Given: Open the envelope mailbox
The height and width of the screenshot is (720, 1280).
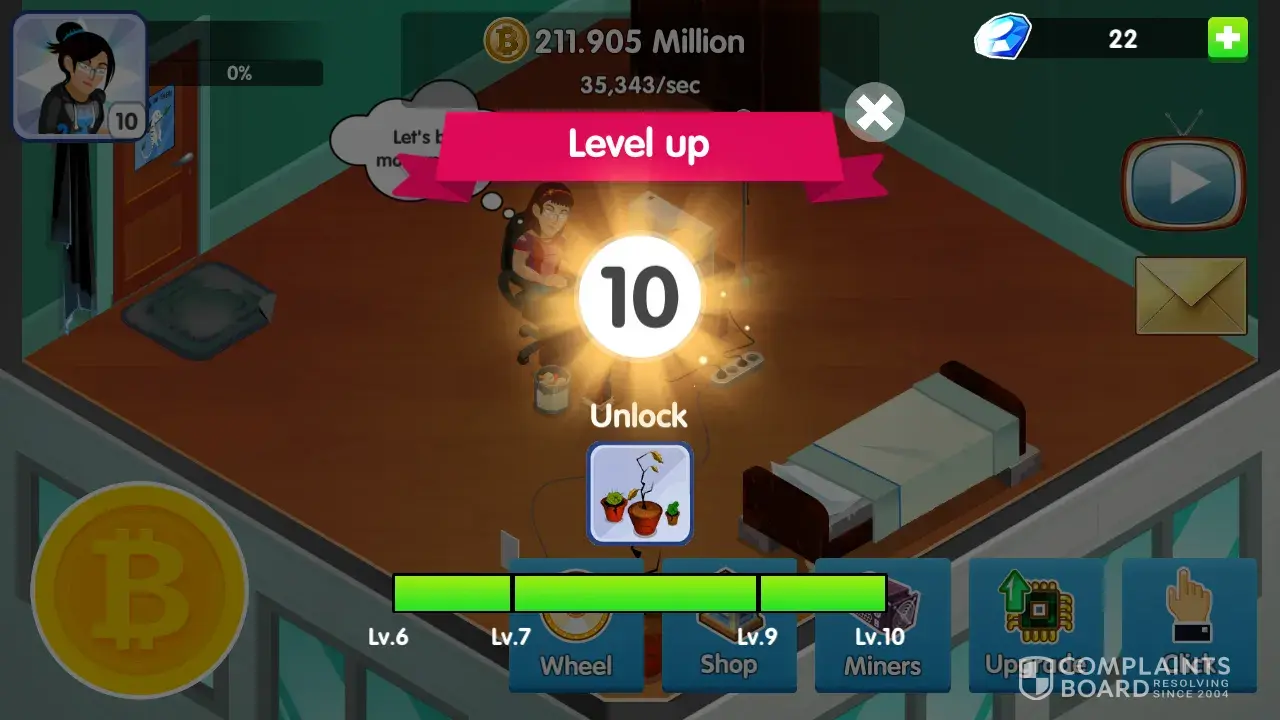Looking at the screenshot, I should [x=1191, y=296].
